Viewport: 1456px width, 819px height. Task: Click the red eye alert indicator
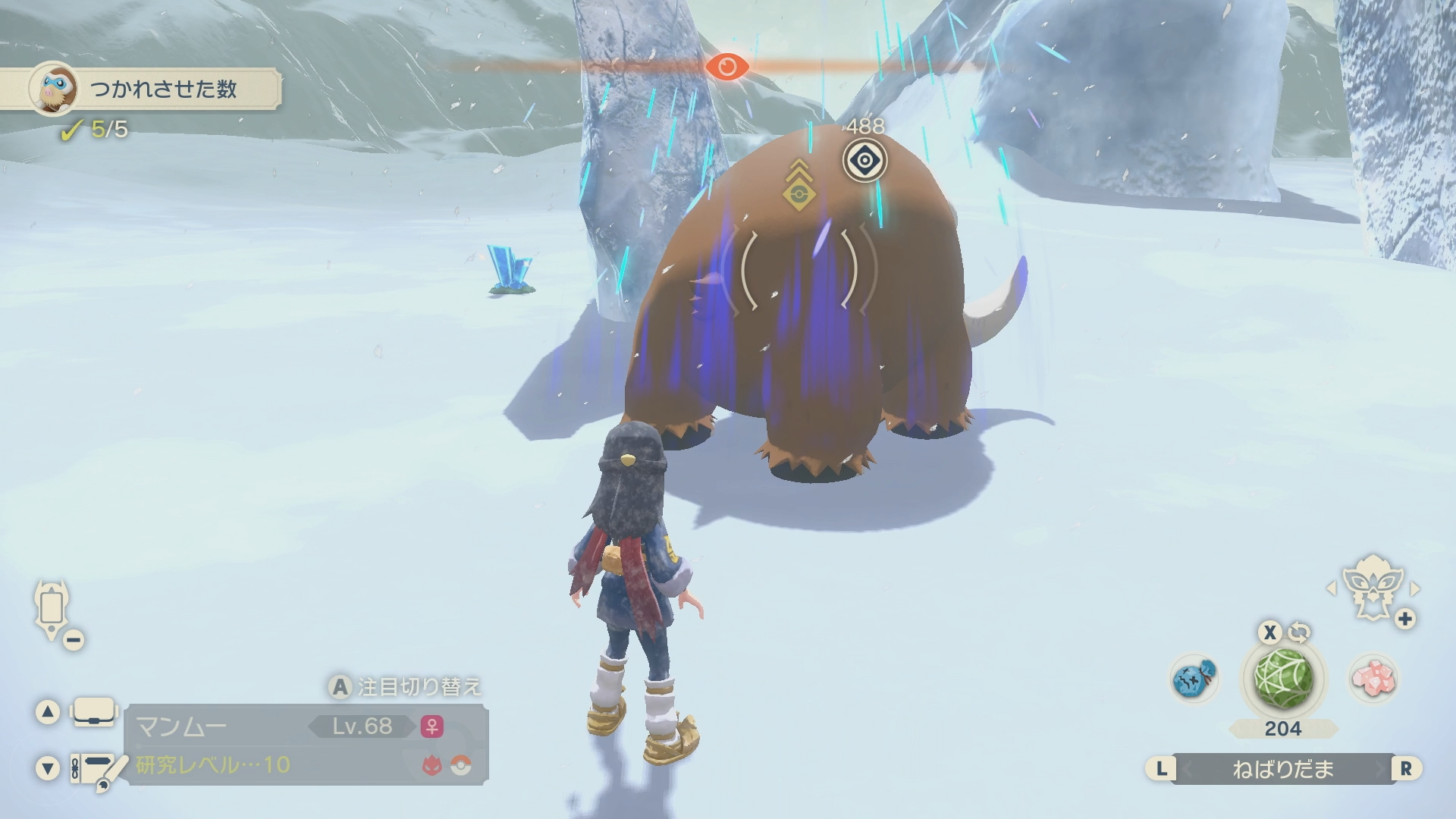click(726, 67)
